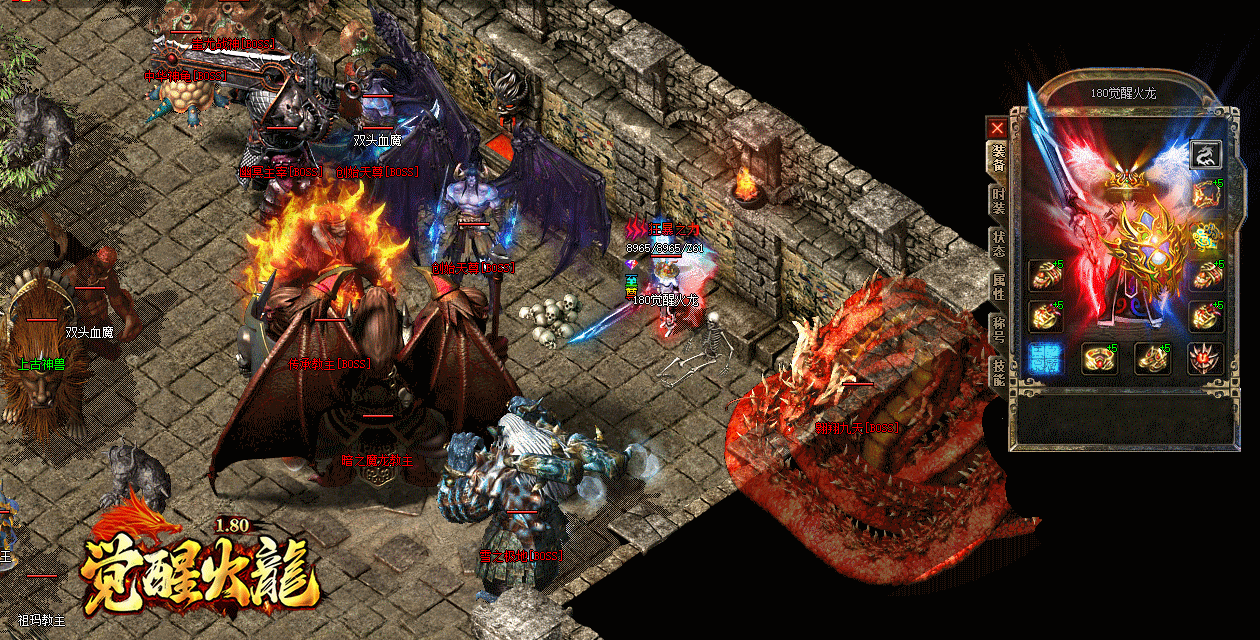Click the silver dragon emblem button
Image resolution: width=1260 pixels, height=640 pixels.
(1206, 155)
